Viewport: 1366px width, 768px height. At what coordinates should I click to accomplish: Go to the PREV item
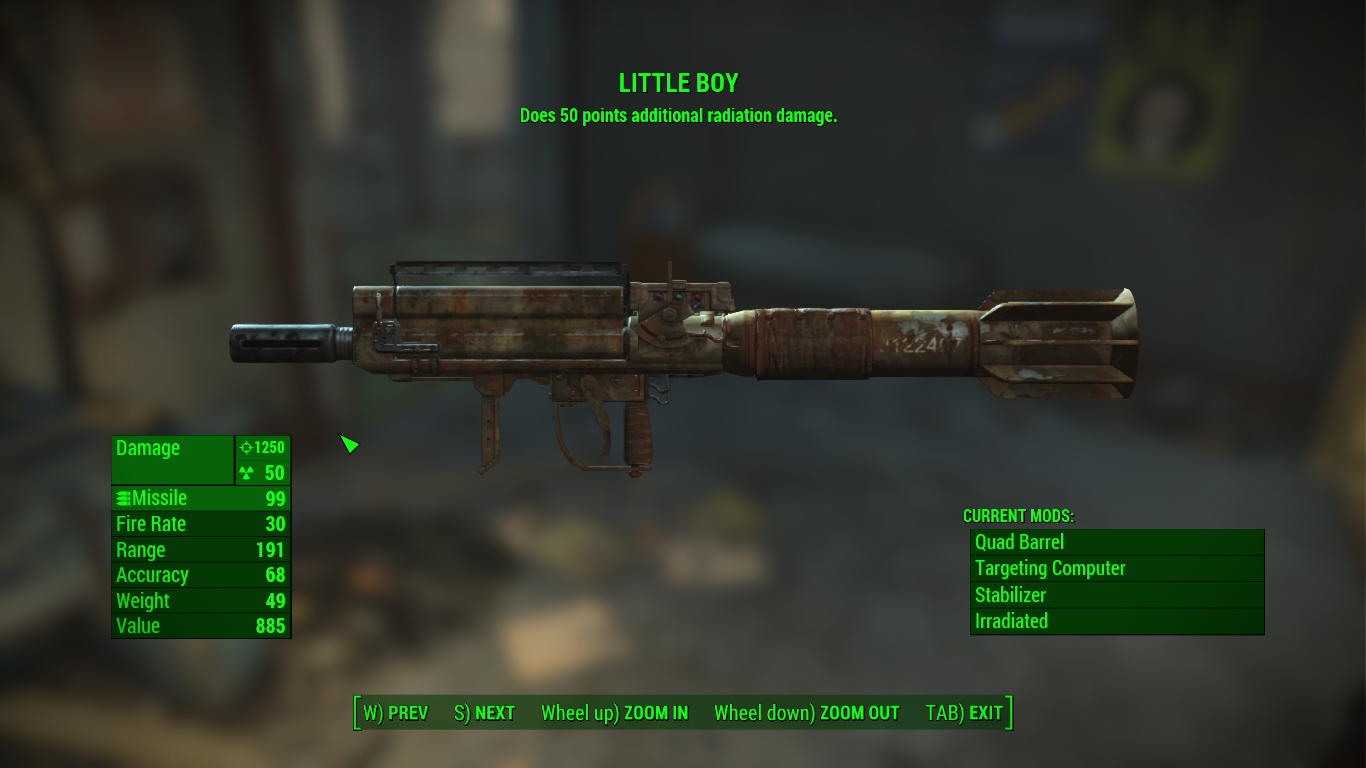[x=395, y=713]
